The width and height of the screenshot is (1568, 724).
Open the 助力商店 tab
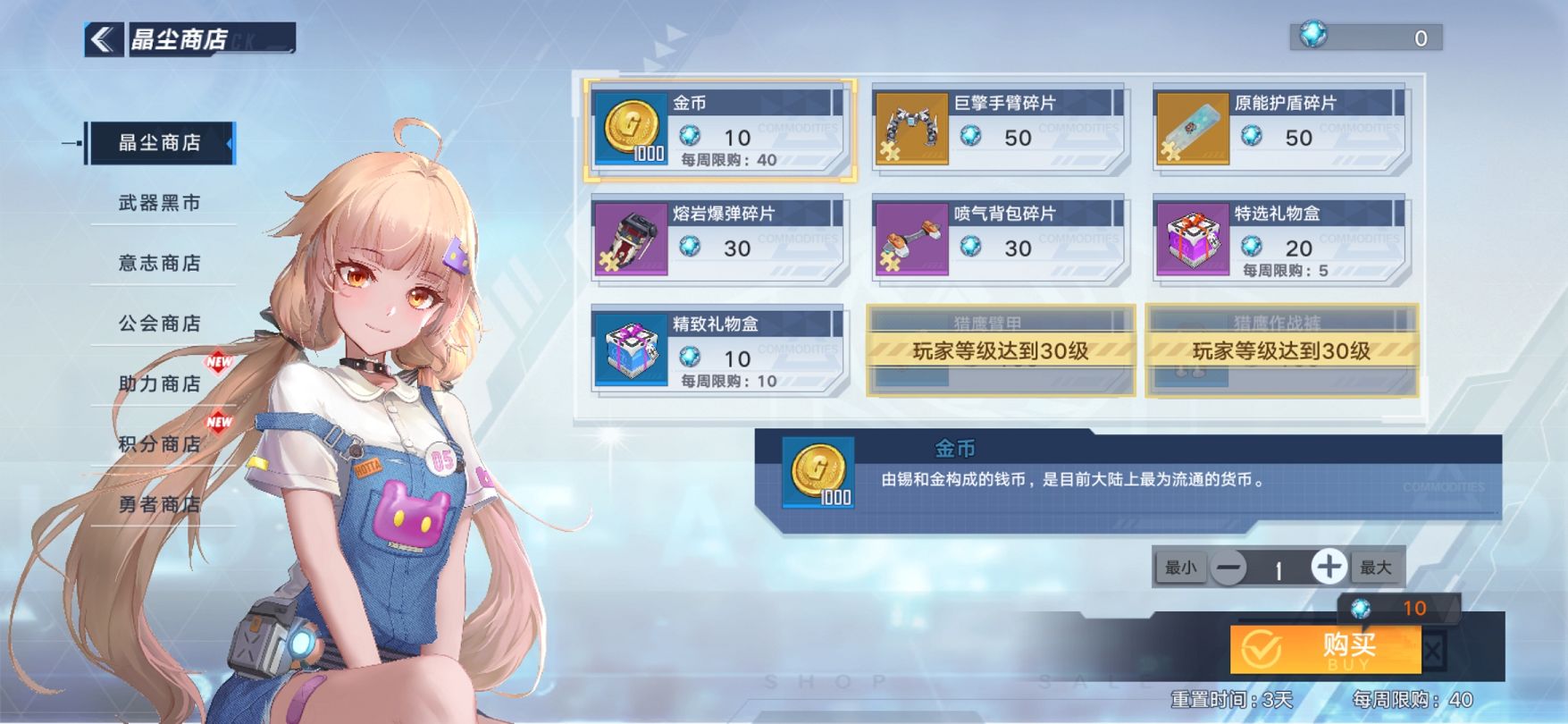pos(160,383)
